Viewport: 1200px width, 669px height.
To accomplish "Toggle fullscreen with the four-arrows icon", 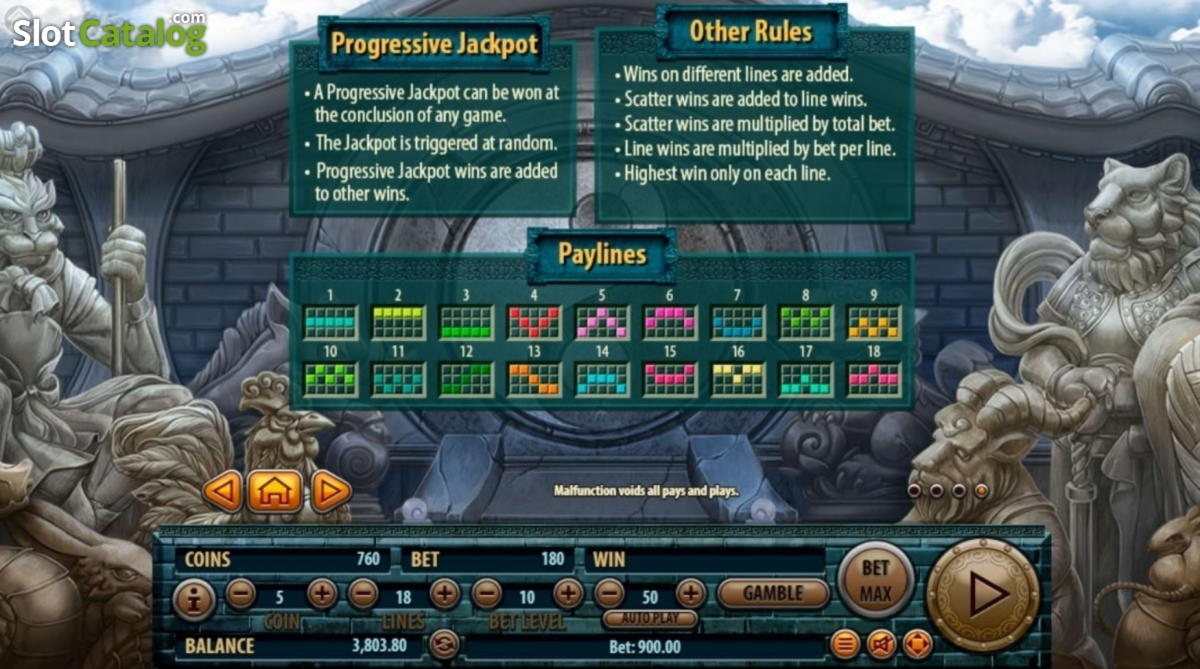I will click(x=917, y=644).
